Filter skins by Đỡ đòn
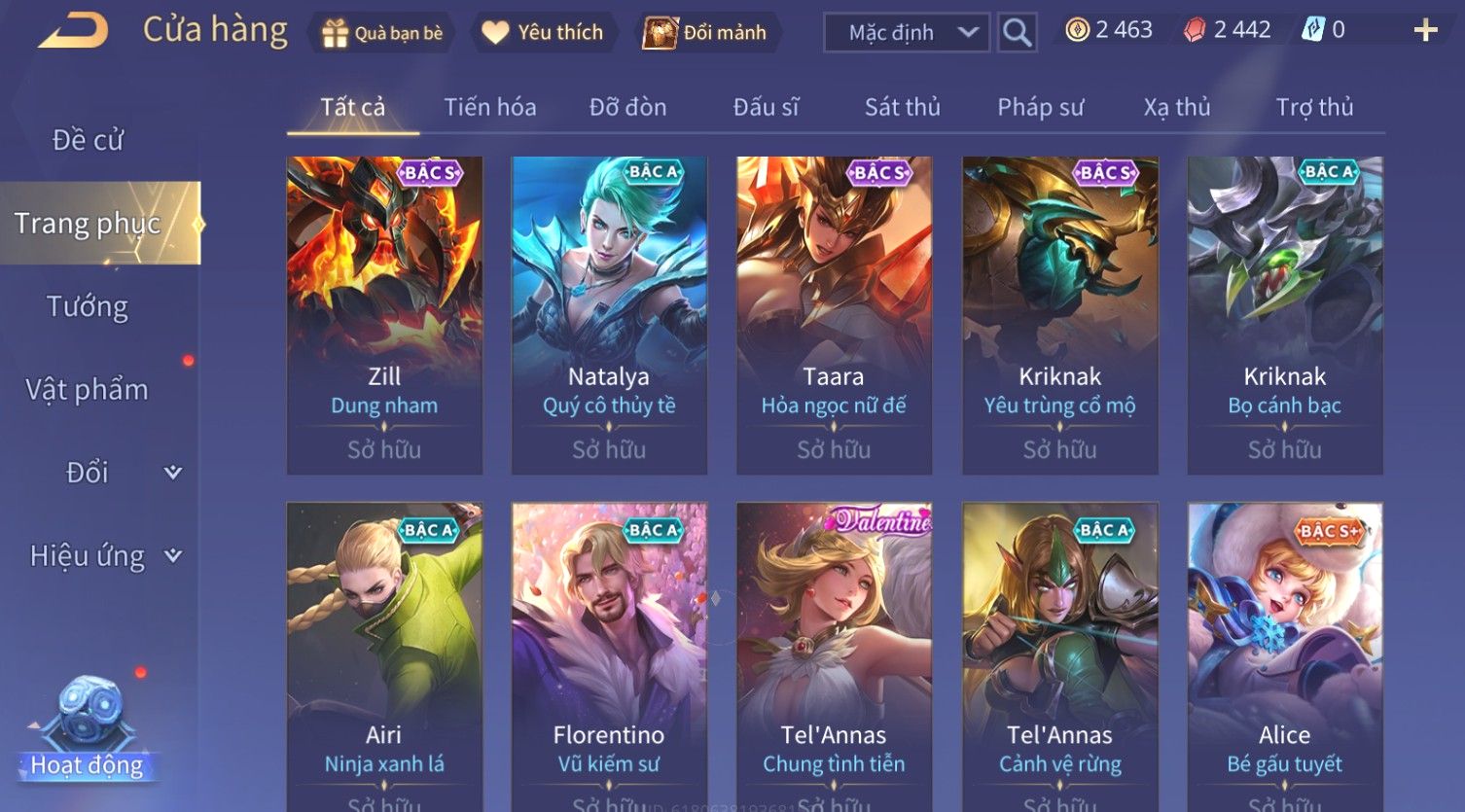 tap(627, 107)
